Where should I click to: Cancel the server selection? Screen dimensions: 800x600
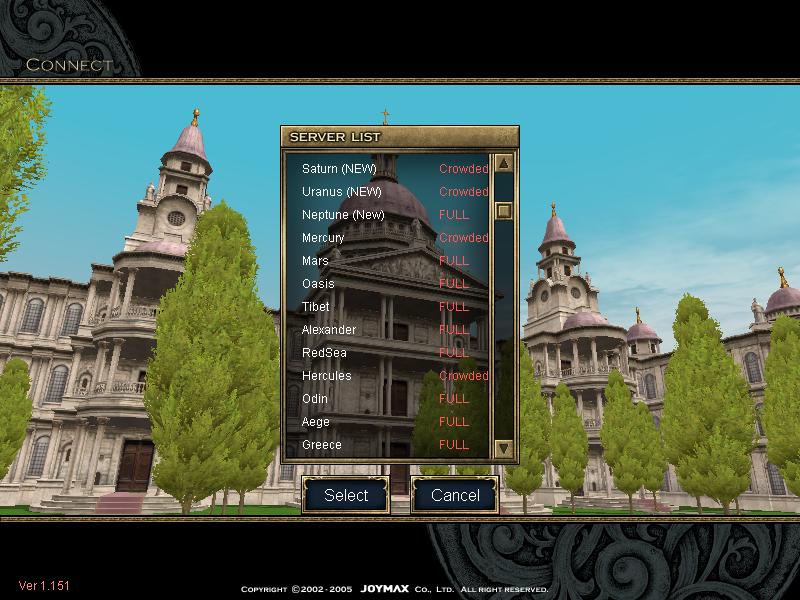[x=455, y=495]
